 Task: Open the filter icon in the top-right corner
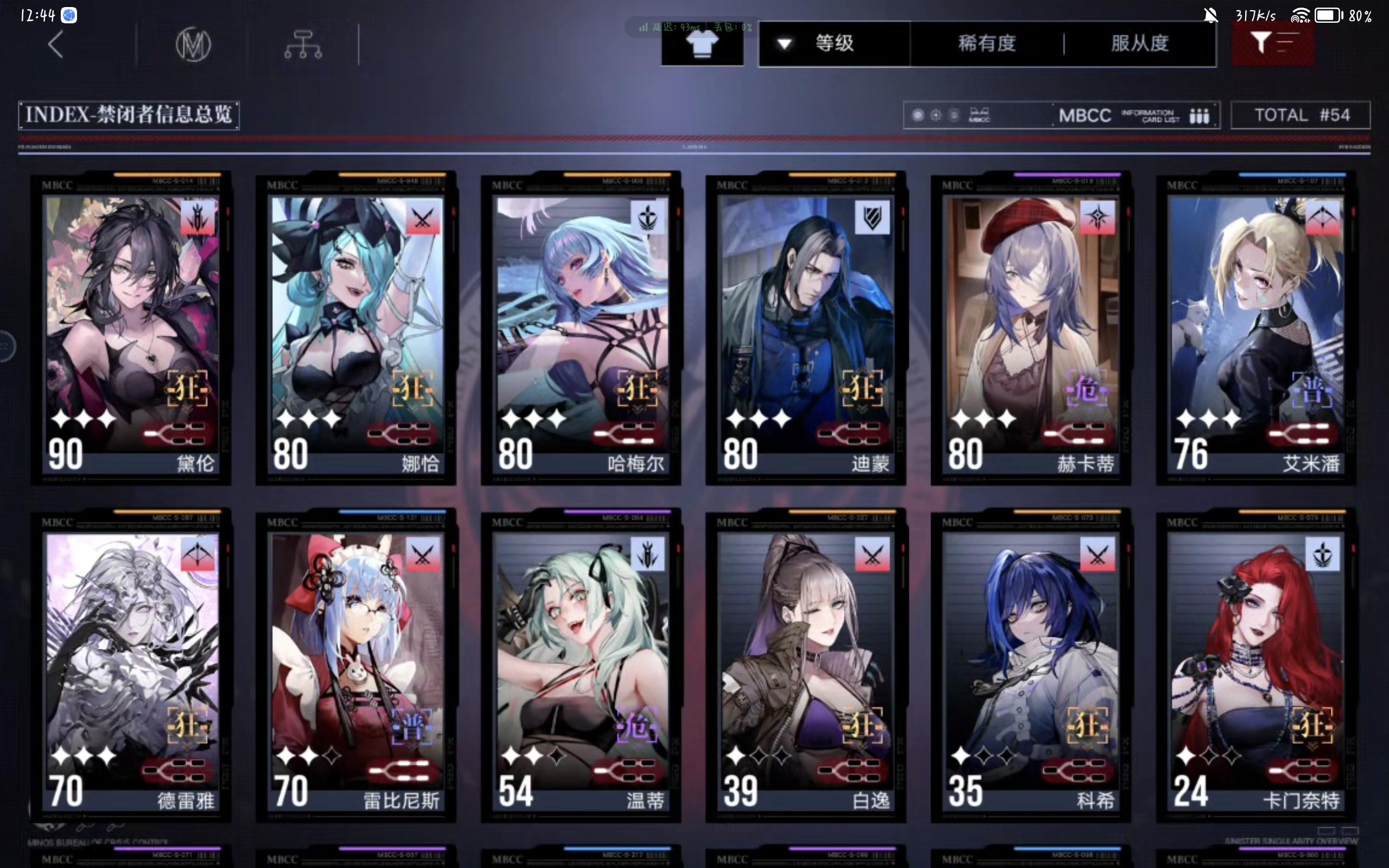pyautogui.click(x=1273, y=43)
